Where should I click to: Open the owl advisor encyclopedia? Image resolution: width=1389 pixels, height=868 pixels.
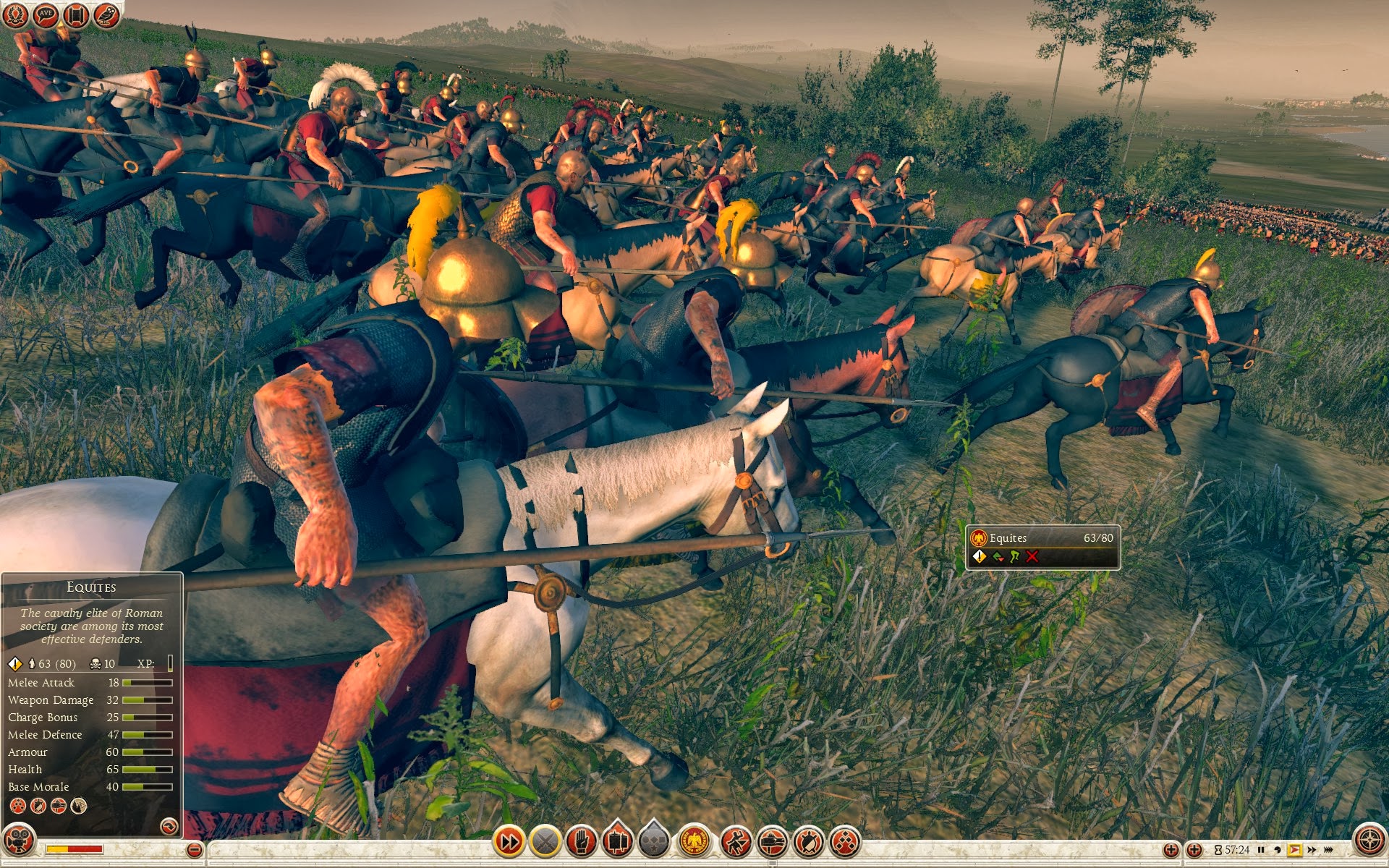coord(106,14)
